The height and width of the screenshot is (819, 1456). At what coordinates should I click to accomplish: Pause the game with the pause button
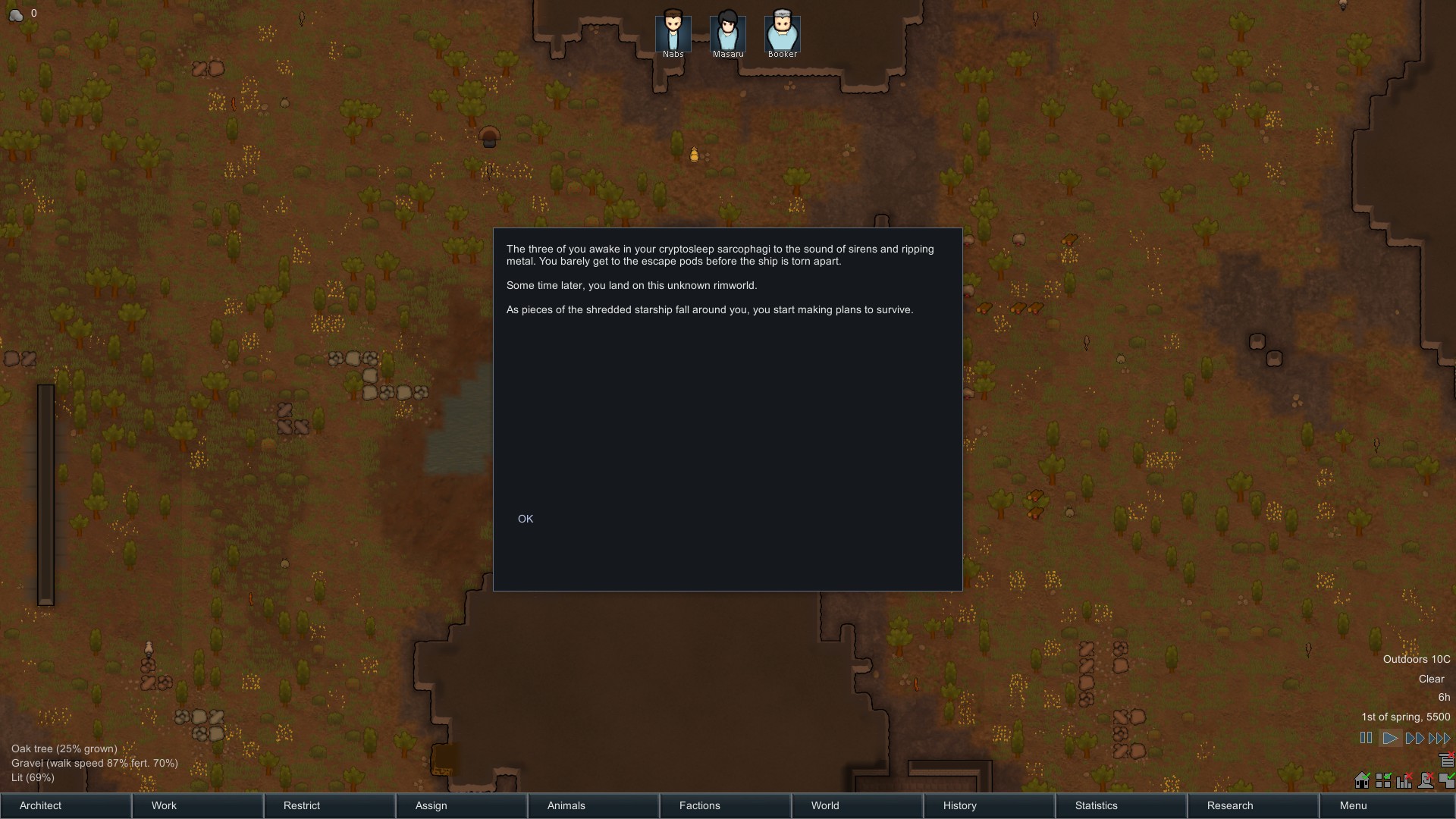click(x=1366, y=738)
